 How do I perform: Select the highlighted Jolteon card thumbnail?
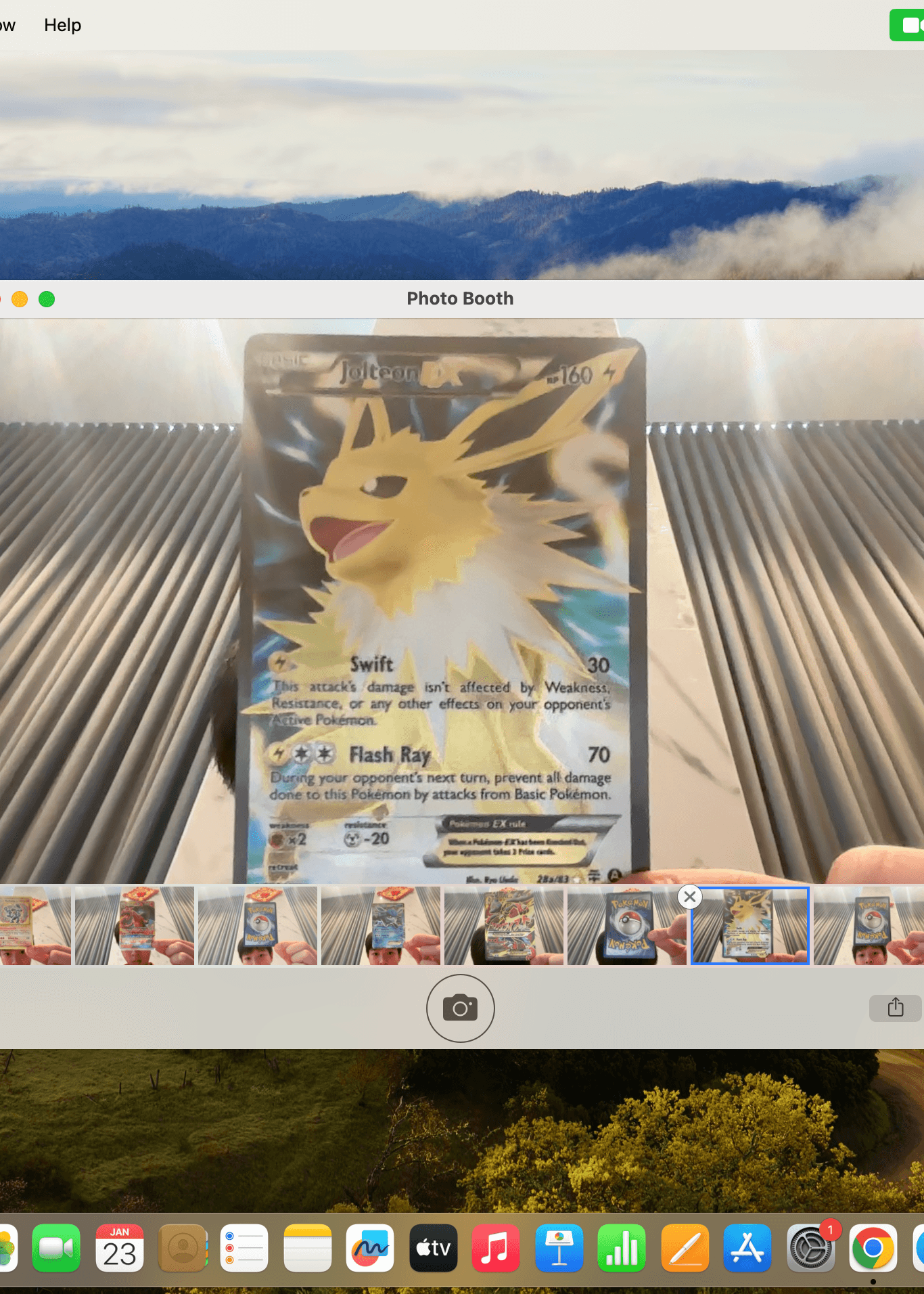[749, 926]
